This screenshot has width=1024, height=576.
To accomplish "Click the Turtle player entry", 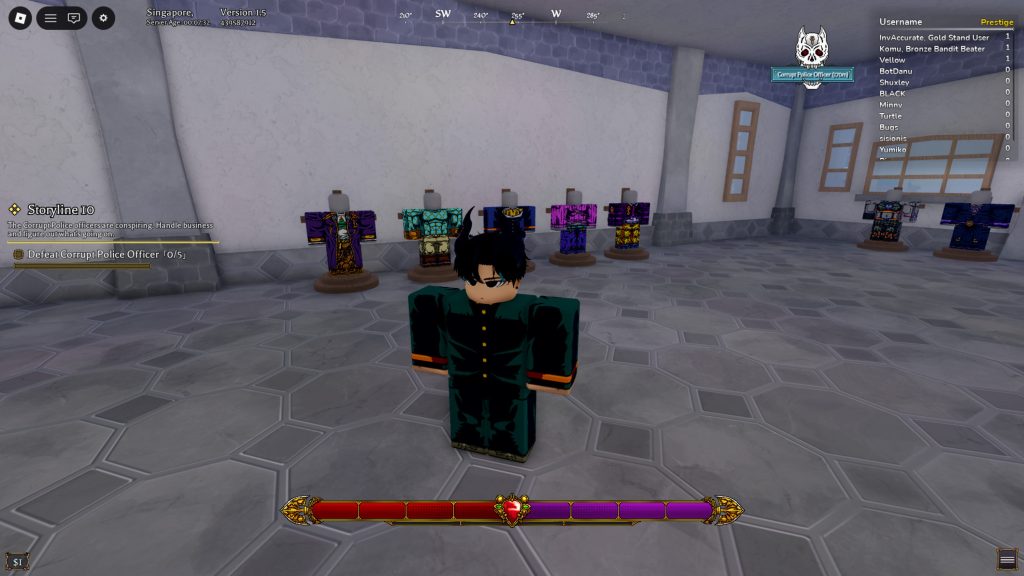I will (x=890, y=116).
